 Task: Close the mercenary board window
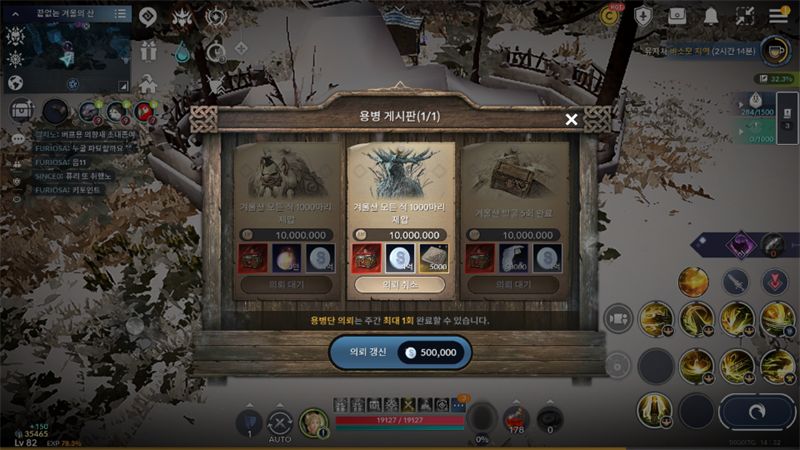click(571, 120)
